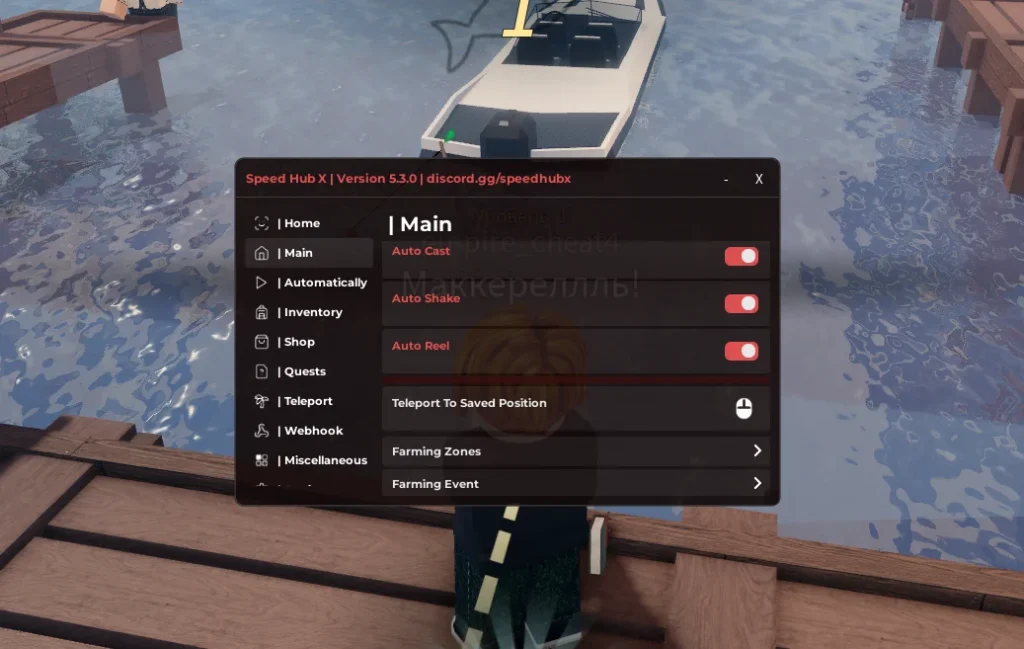Close the Speed Hub X window
The width and height of the screenshot is (1024, 649).
pos(759,179)
